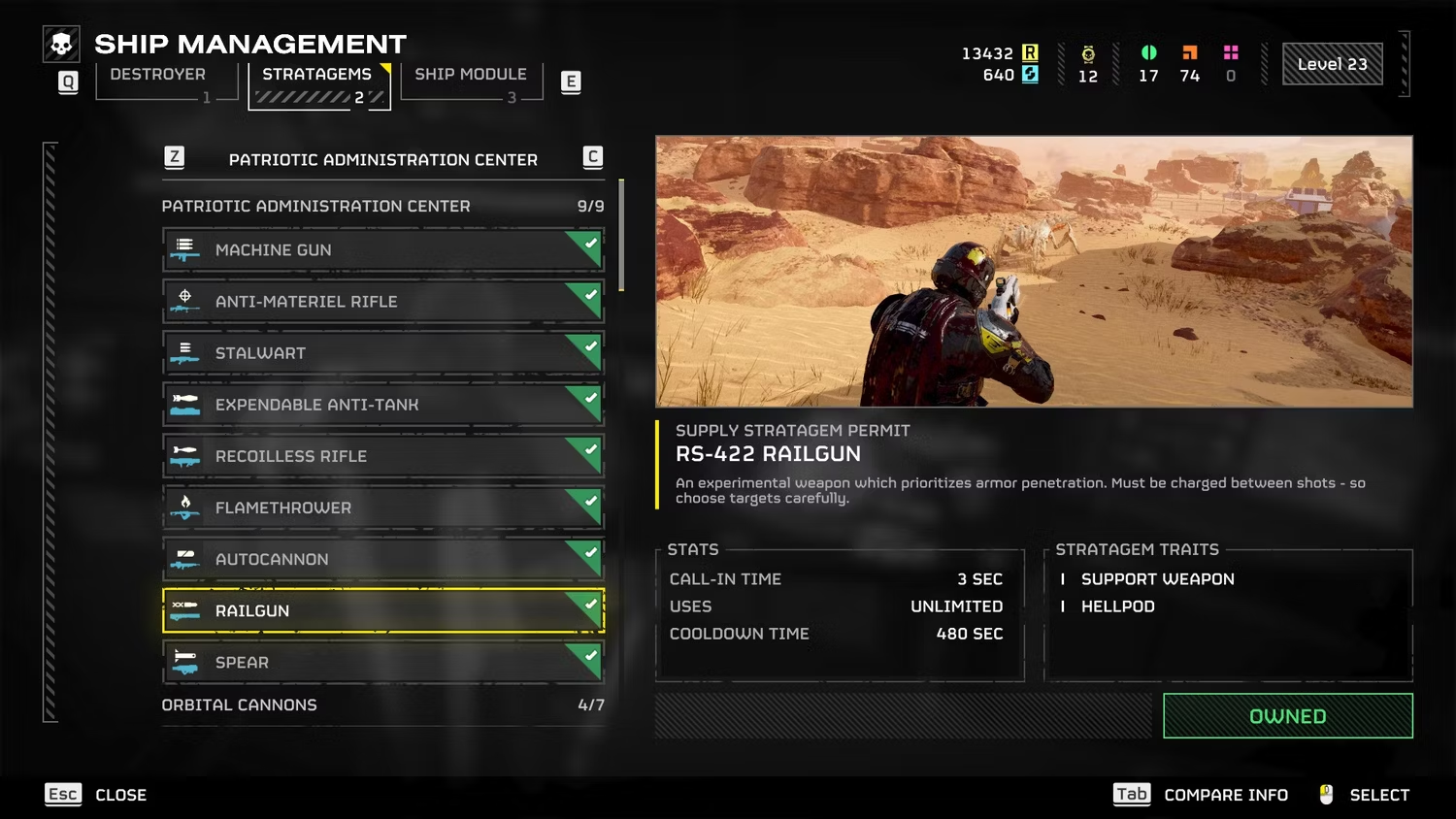The height and width of the screenshot is (819, 1456).
Task: Close the Ship Management screen
Action: click(96, 795)
